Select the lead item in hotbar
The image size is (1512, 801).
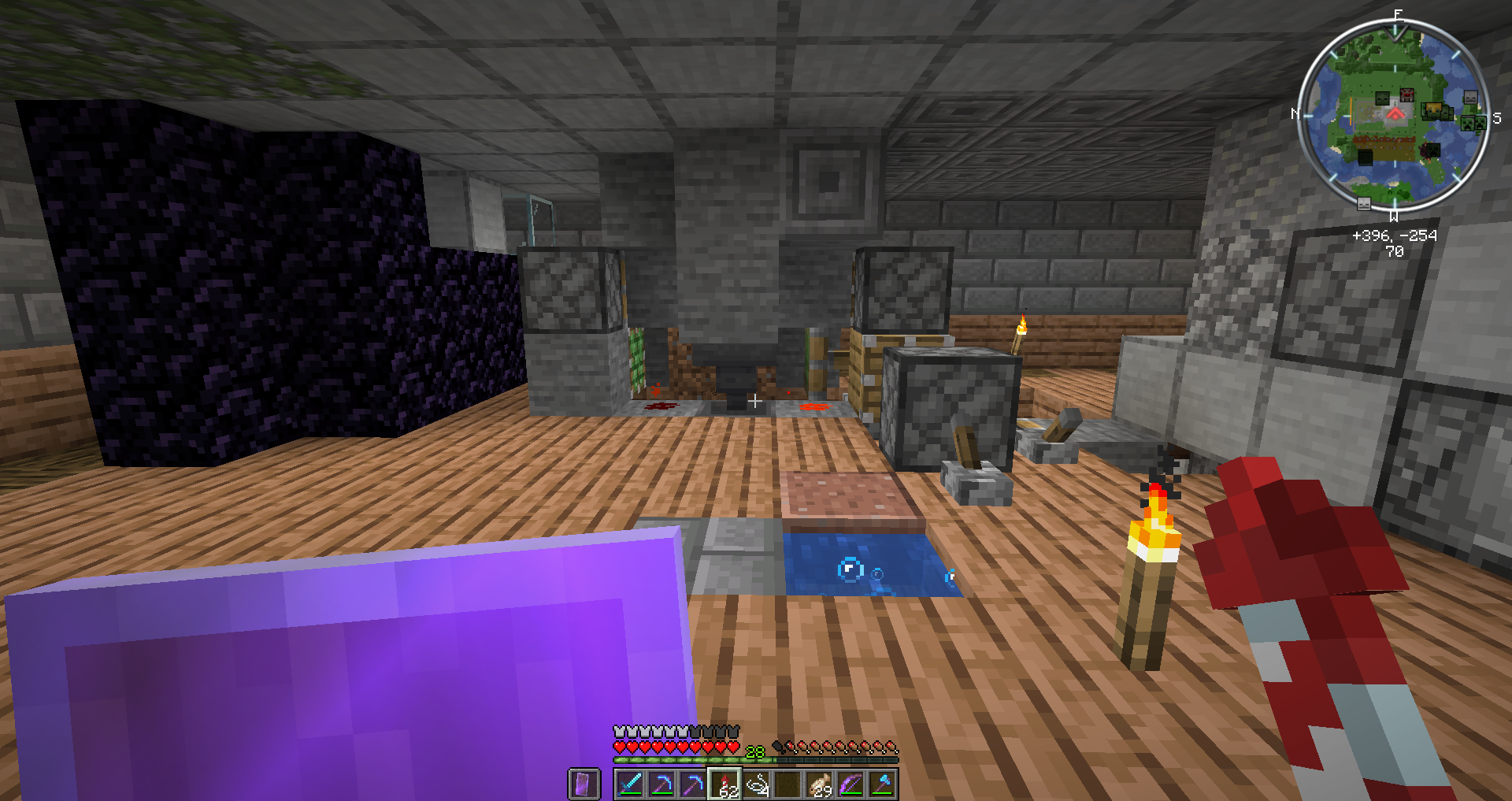(x=757, y=782)
